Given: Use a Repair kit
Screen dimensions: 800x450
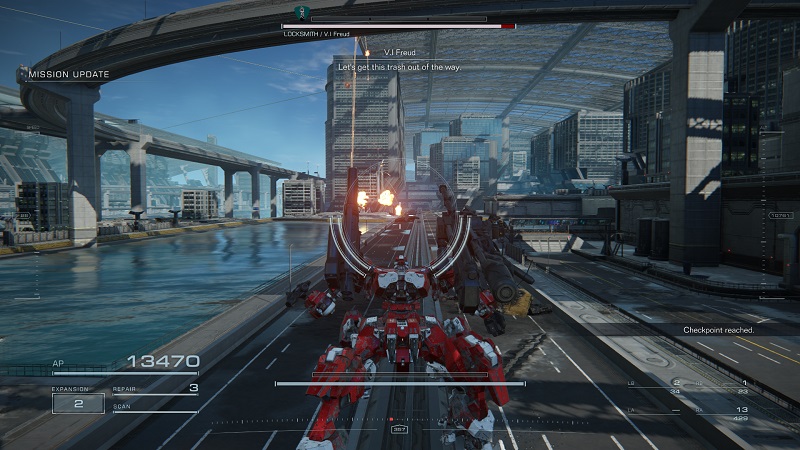Looking at the screenshot, I should tap(156, 389).
